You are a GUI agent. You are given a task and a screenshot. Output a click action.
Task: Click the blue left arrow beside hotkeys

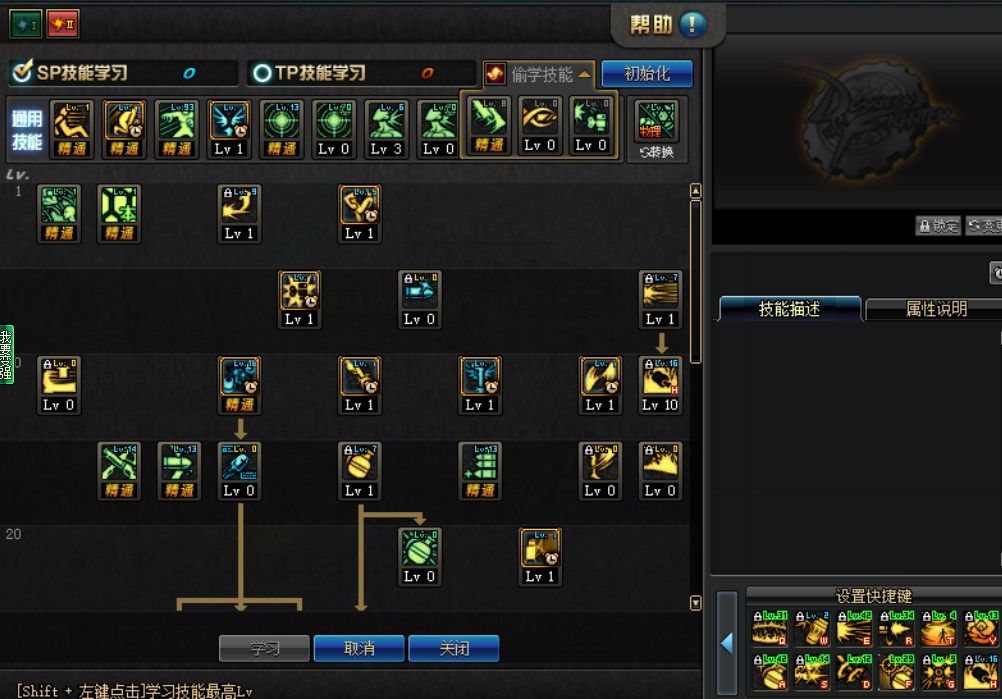point(727,642)
